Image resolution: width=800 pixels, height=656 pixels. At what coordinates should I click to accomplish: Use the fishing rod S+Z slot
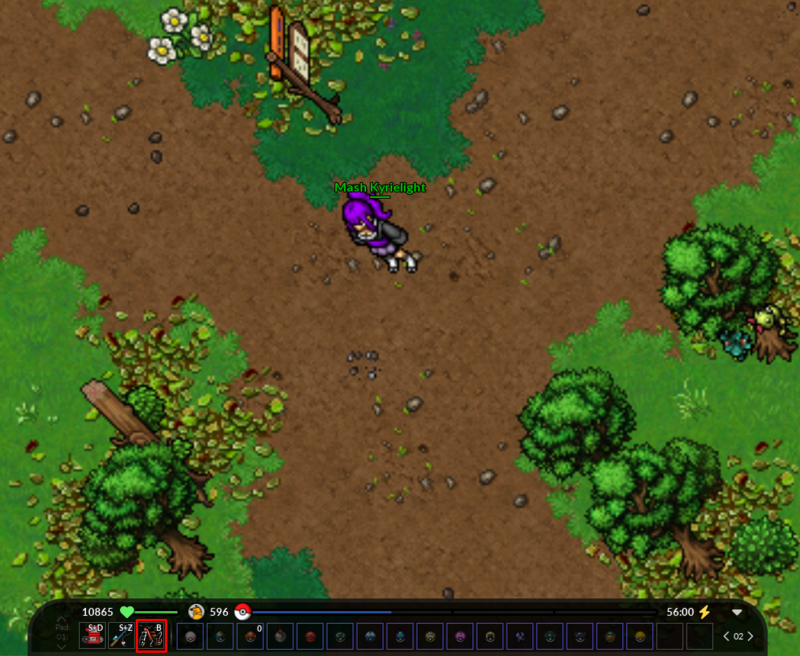pyautogui.click(x=122, y=635)
